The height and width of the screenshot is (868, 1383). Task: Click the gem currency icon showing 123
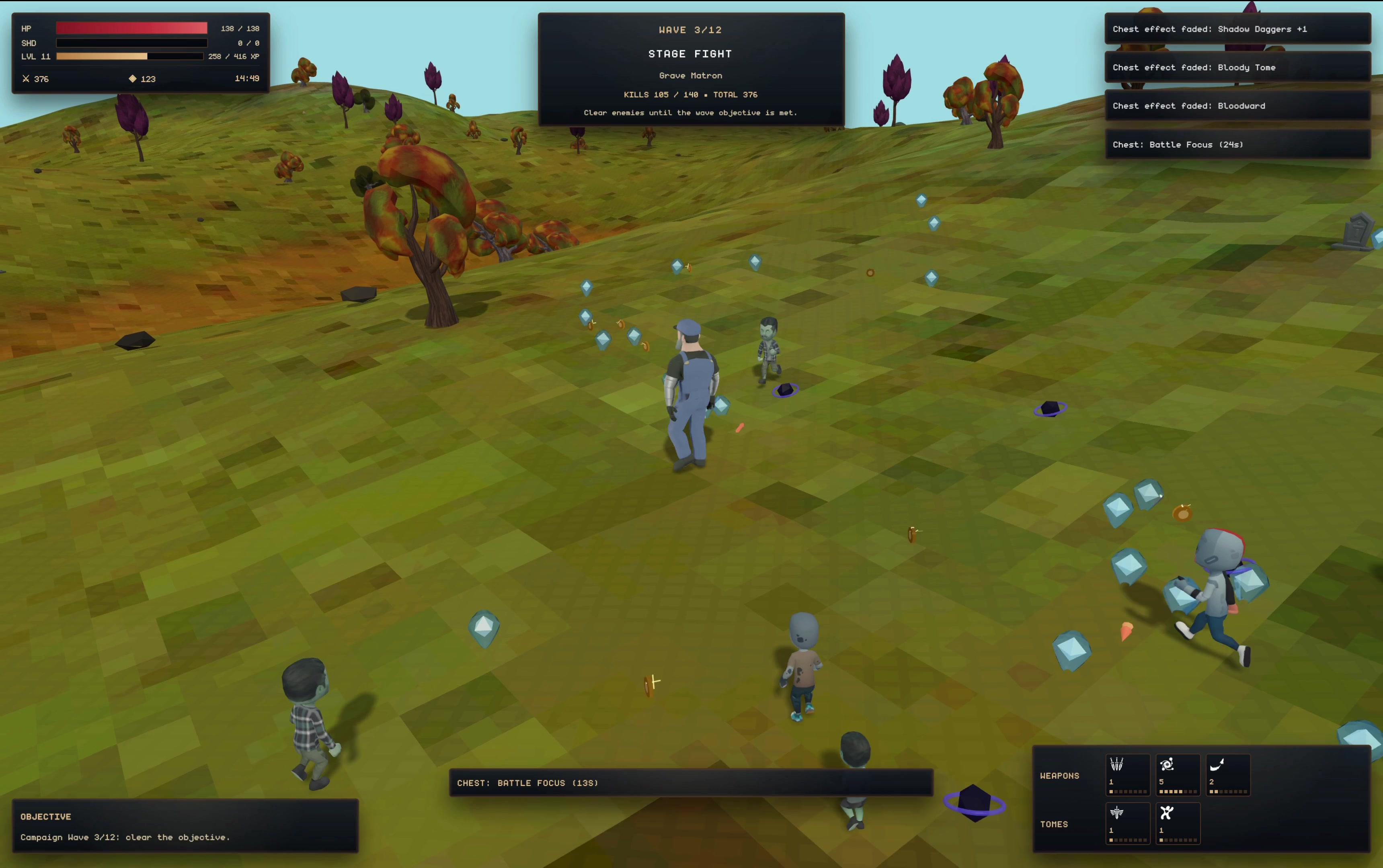pos(133,79)
